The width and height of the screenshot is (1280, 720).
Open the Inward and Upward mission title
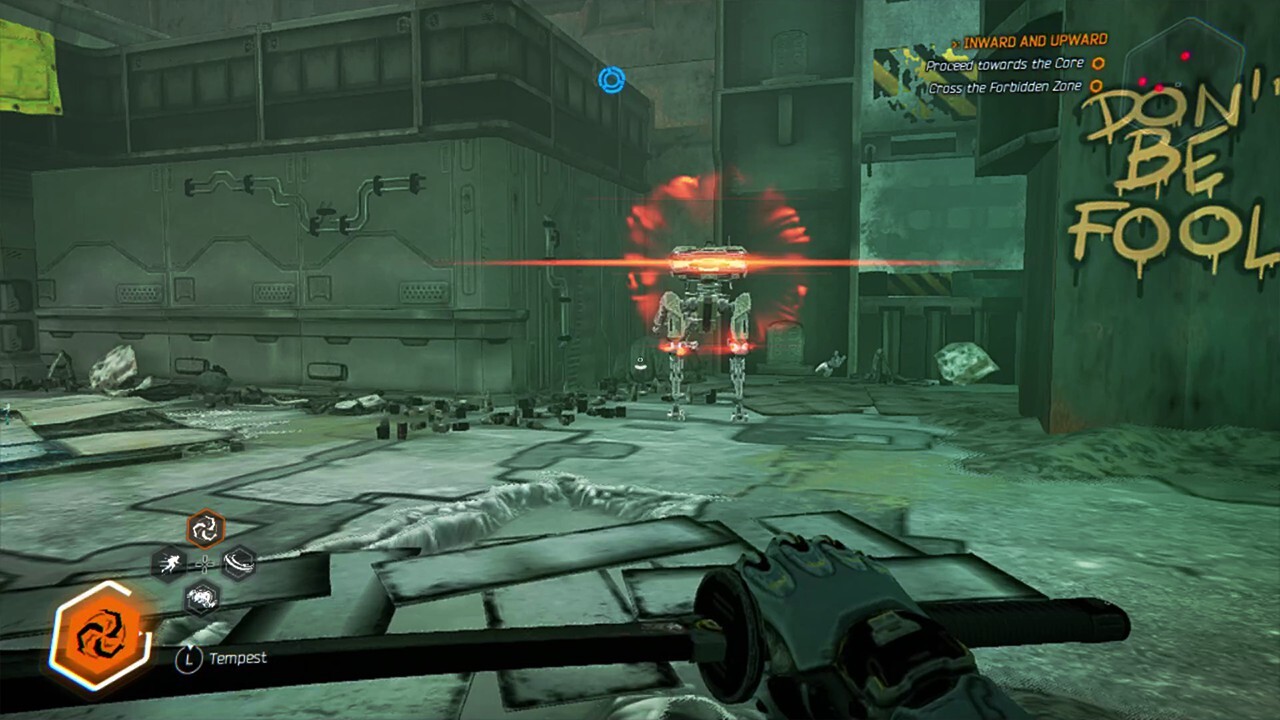pos(1034,41)
